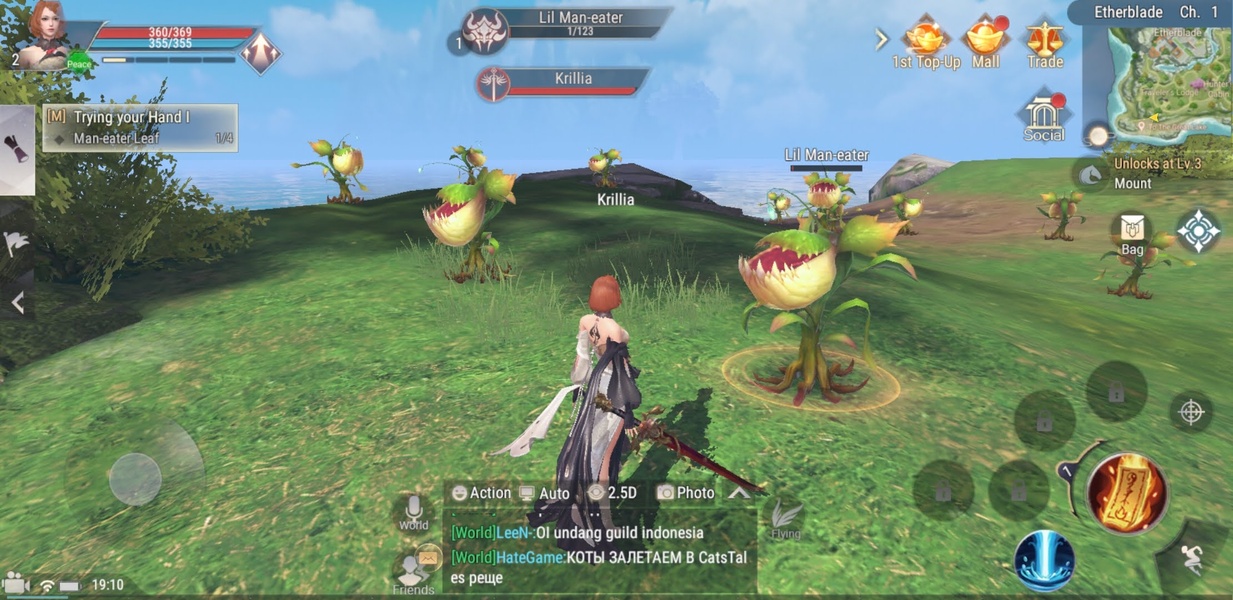
Task: Open Photo mode
Action: (686, 493)
